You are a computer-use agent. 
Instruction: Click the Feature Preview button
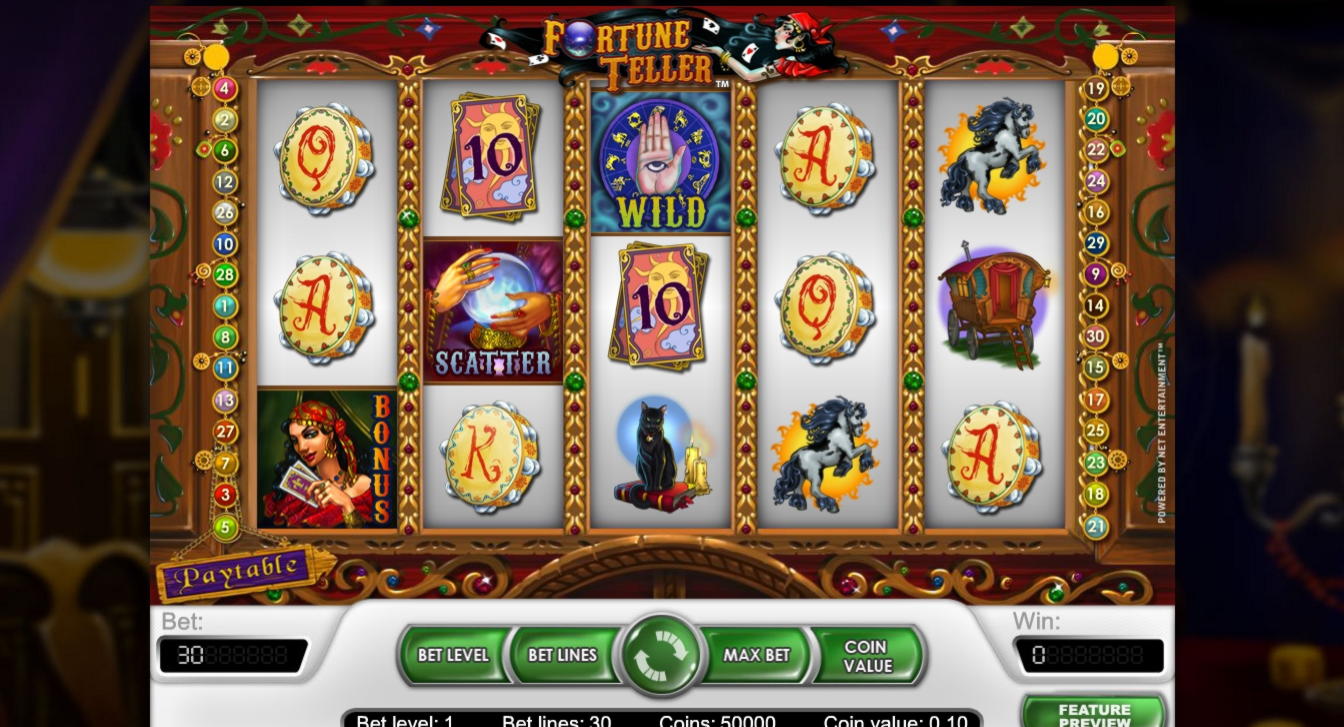1092,712
